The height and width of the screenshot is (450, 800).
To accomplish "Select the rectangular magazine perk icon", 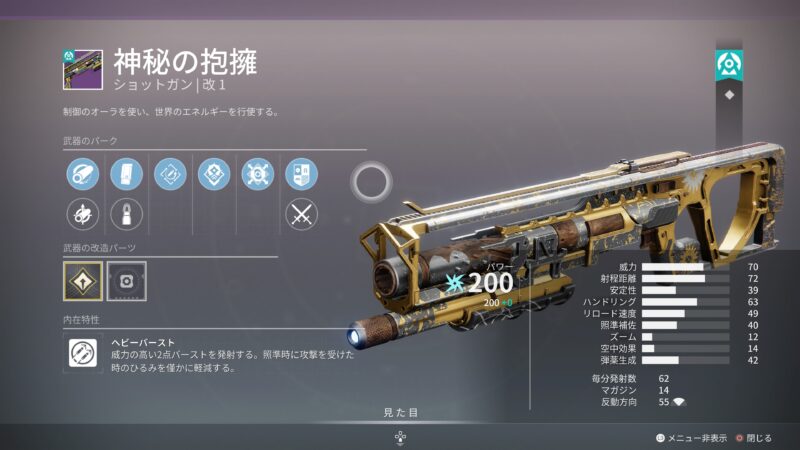I will pos(126,175).
